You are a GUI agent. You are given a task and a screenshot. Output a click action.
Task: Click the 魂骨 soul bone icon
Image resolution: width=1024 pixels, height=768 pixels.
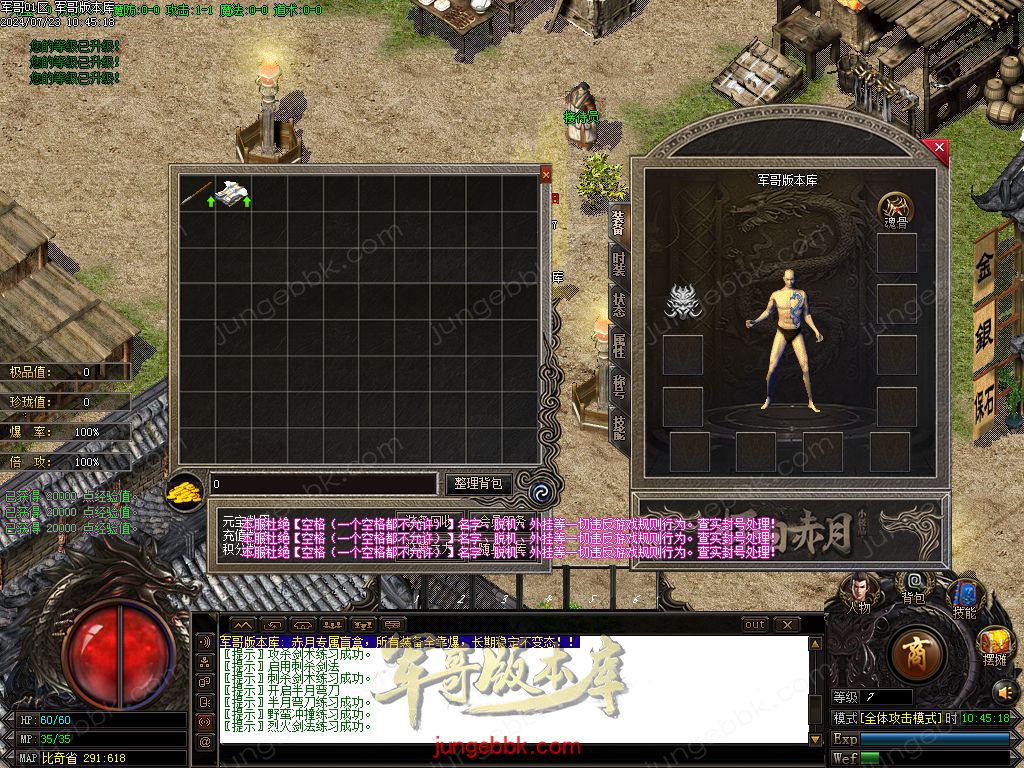896,208
